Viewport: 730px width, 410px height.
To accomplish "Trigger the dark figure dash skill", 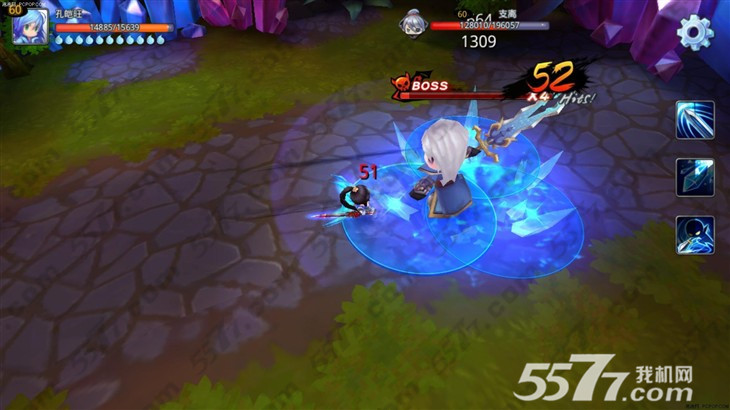I will pyautogui.click(x=695, y=235).
